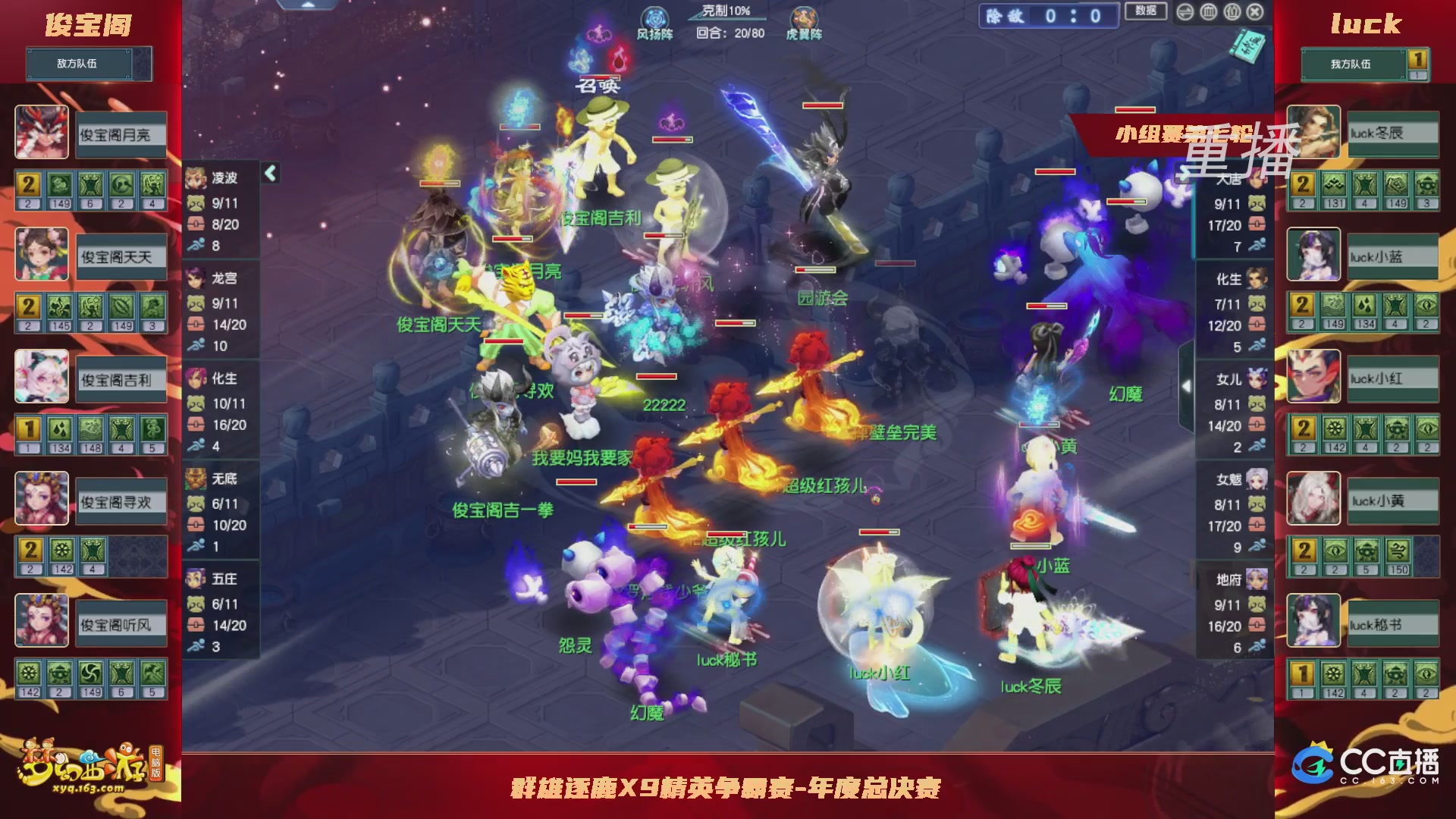The width and height of the screenshot is (1456, 819).
Task: Toggle the X round icon in top-right toolbar
Action: pyautogui.click(x=1255, y=12)
